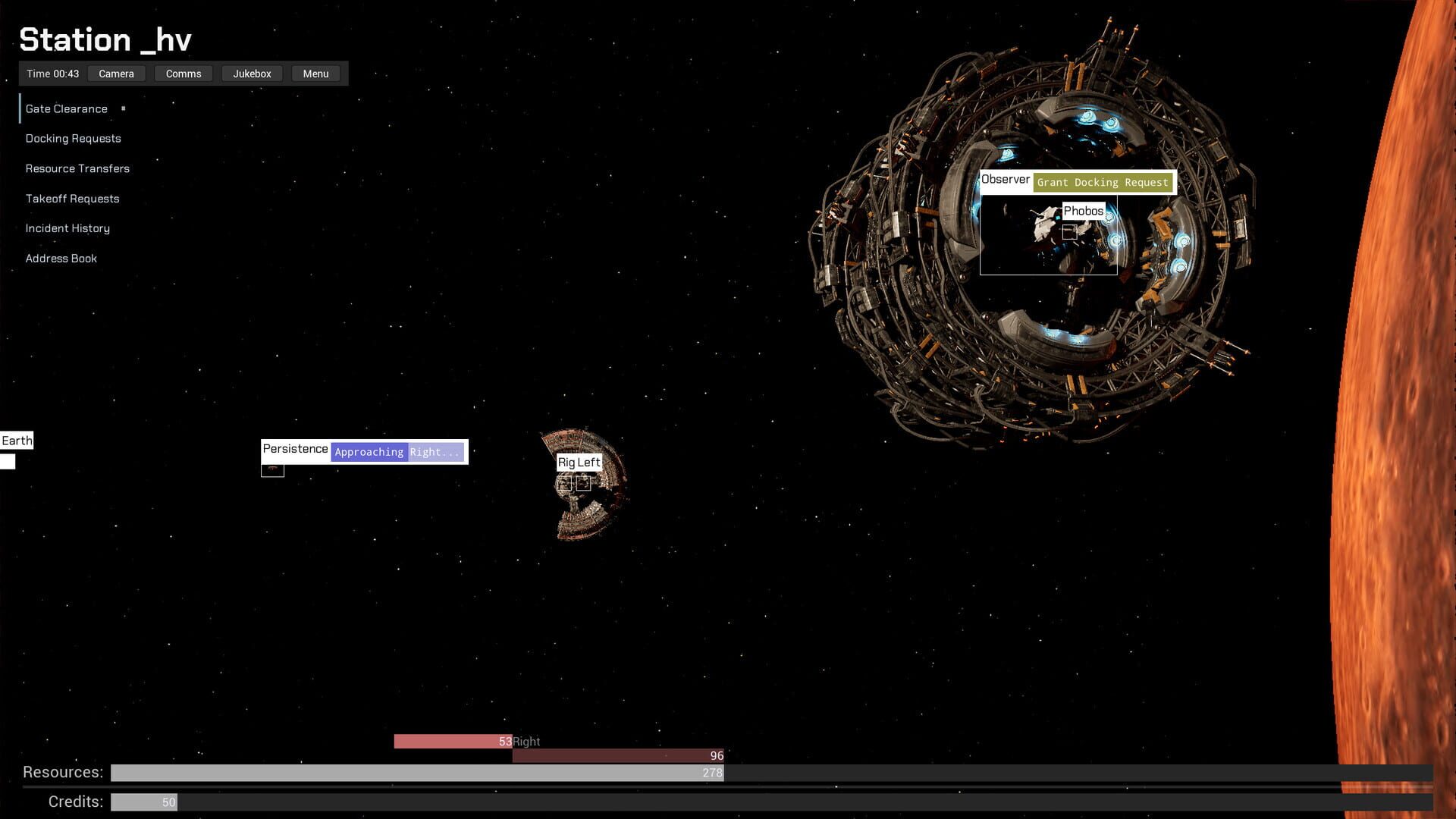
Task: Select Gate Clearance in the sidebar
Action: click(x=67, y=108)
